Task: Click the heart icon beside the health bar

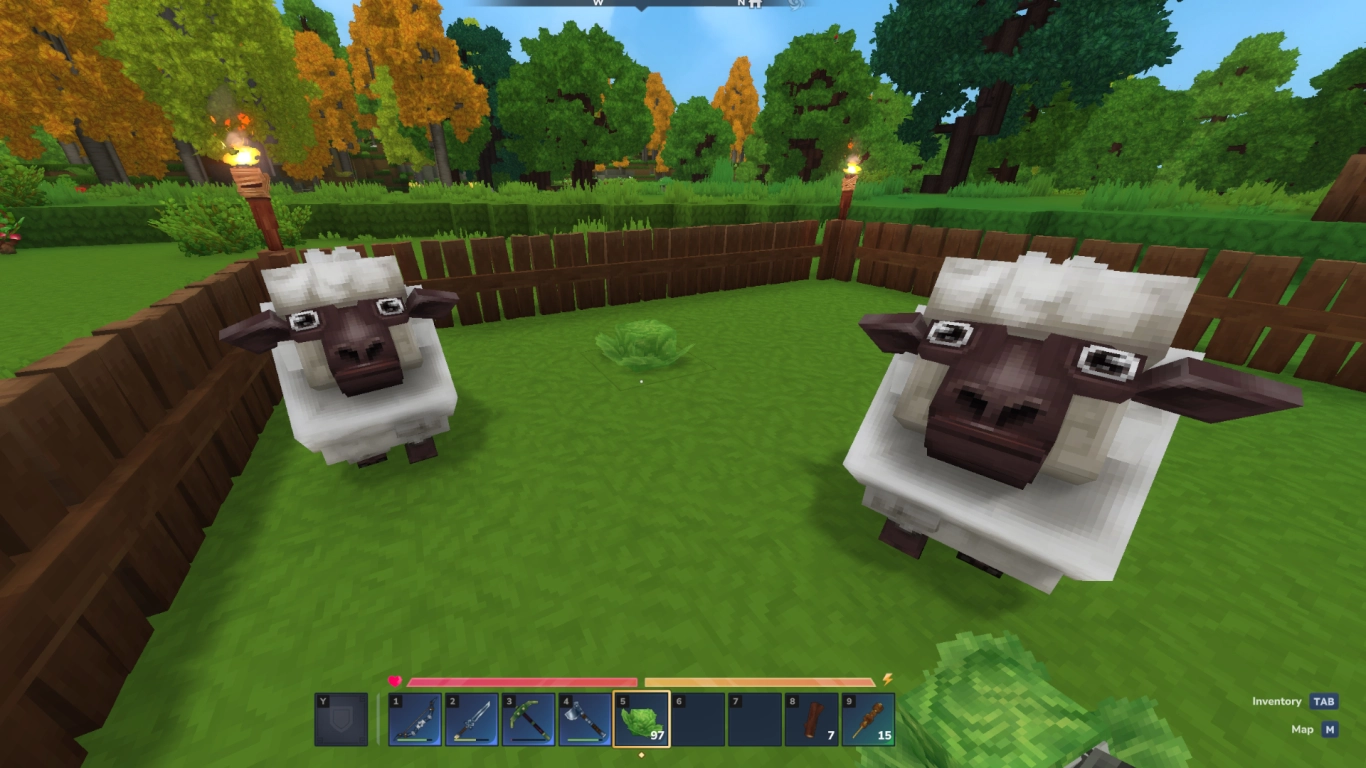Action: click(396, 679)
